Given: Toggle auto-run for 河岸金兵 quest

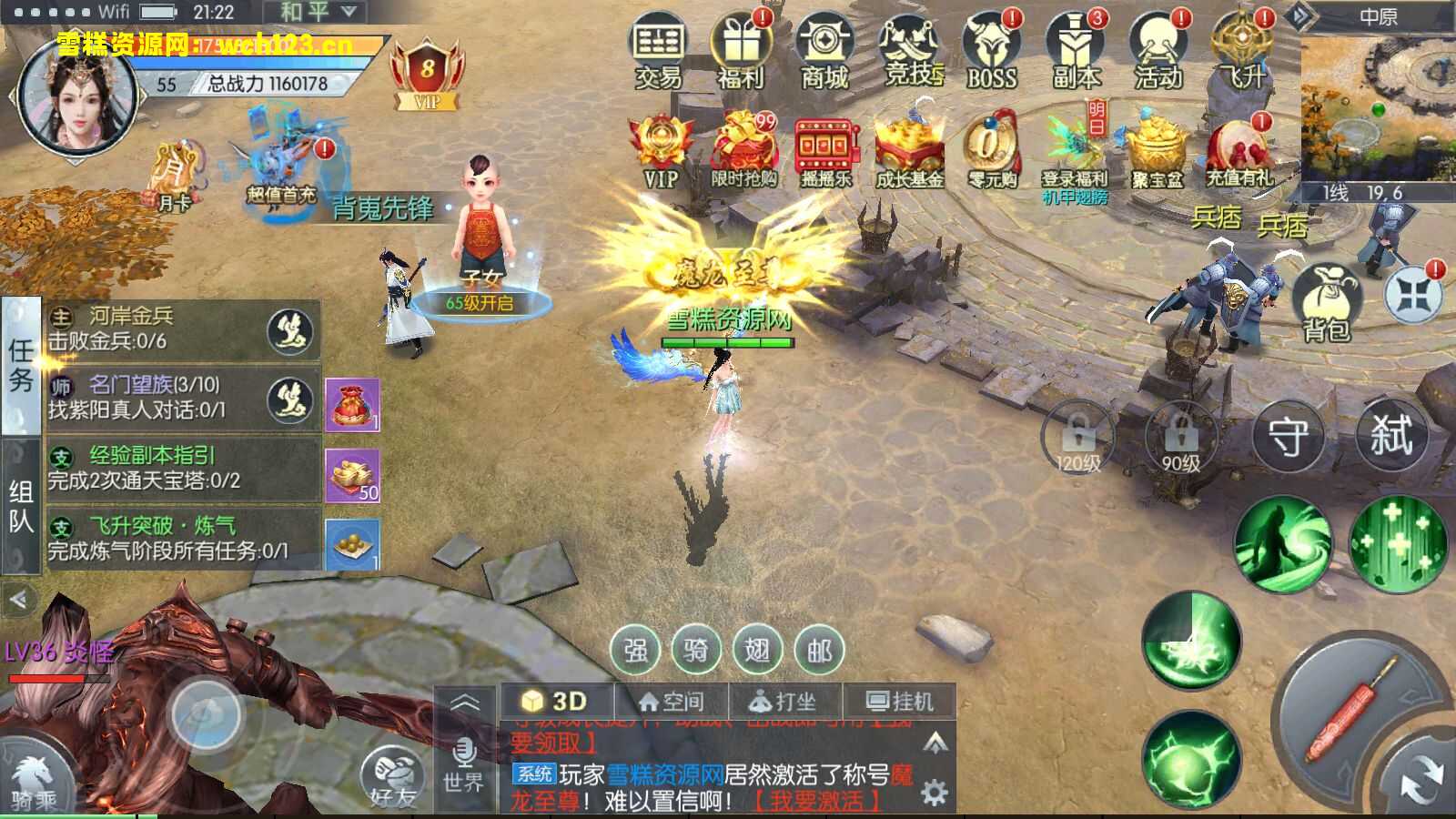Looking at the screenshot, I should pos(289,332).
